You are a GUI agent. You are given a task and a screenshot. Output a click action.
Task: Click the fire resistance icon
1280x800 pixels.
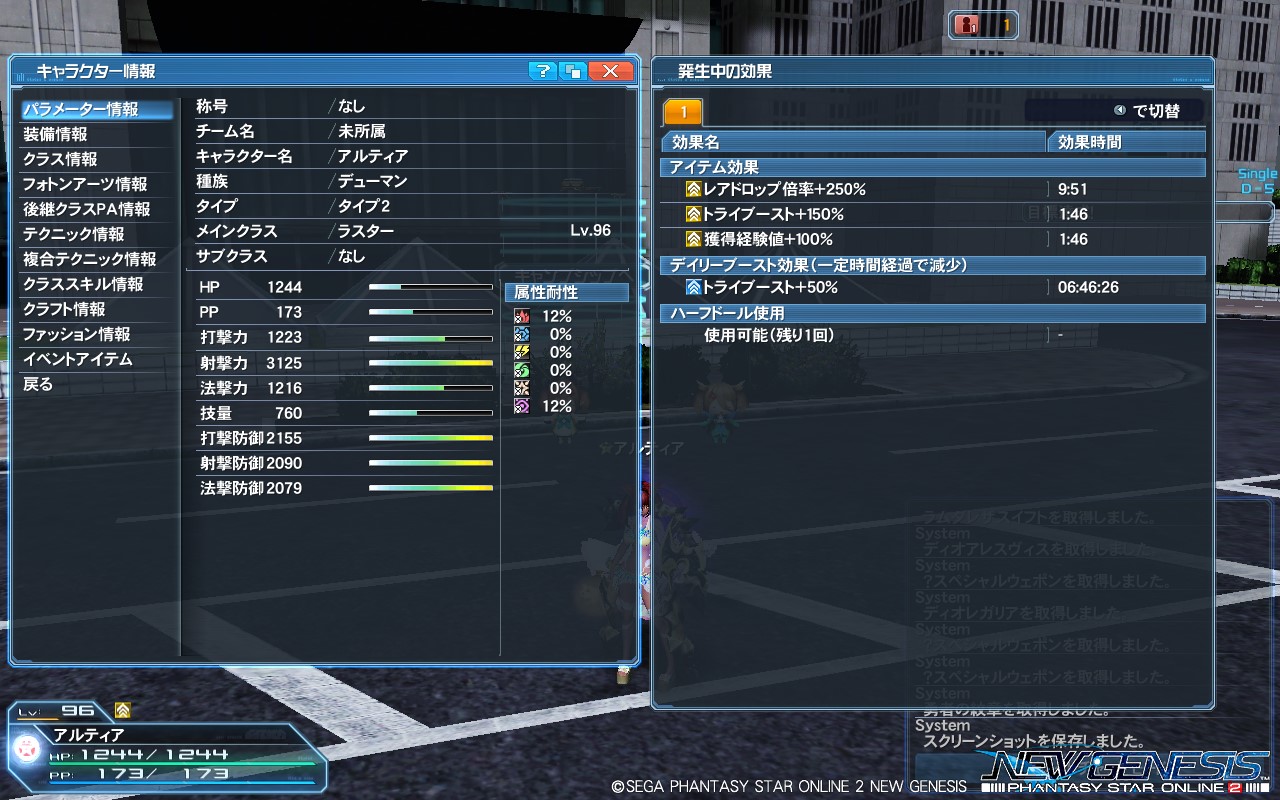tap(521, 317)
